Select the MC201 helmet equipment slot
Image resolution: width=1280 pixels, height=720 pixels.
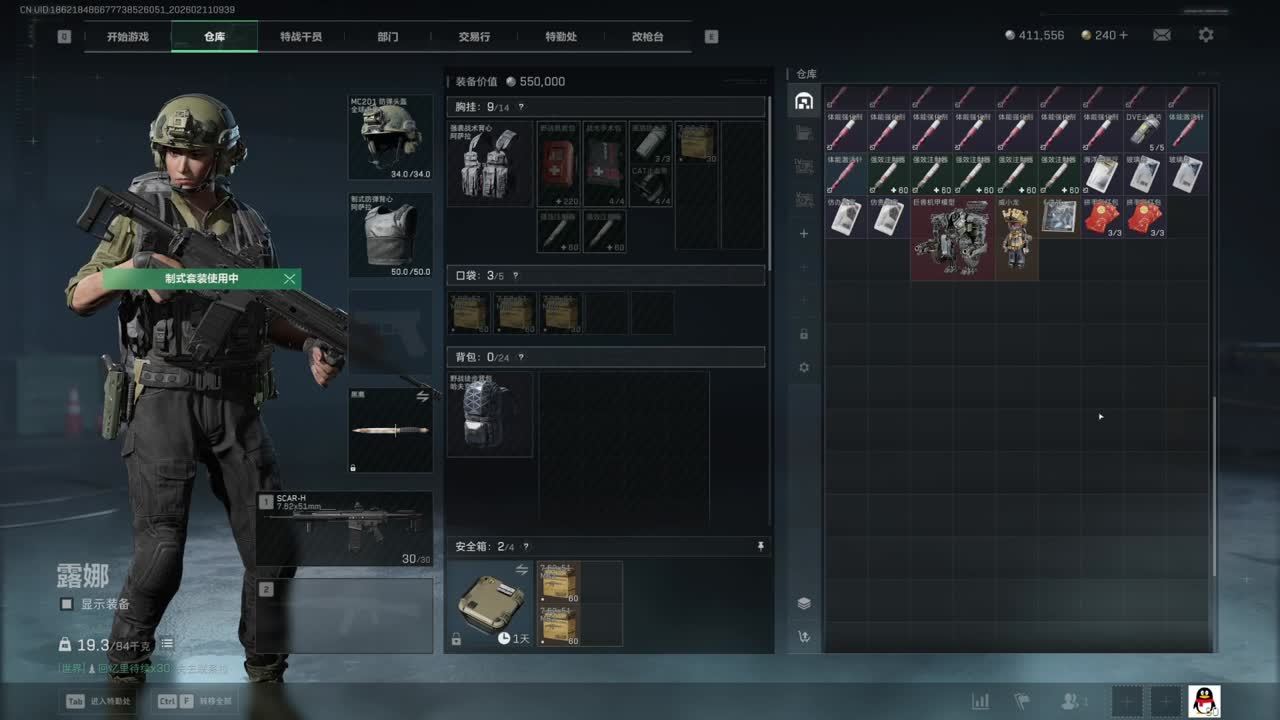pyautogui.click(x=390, y=137)
